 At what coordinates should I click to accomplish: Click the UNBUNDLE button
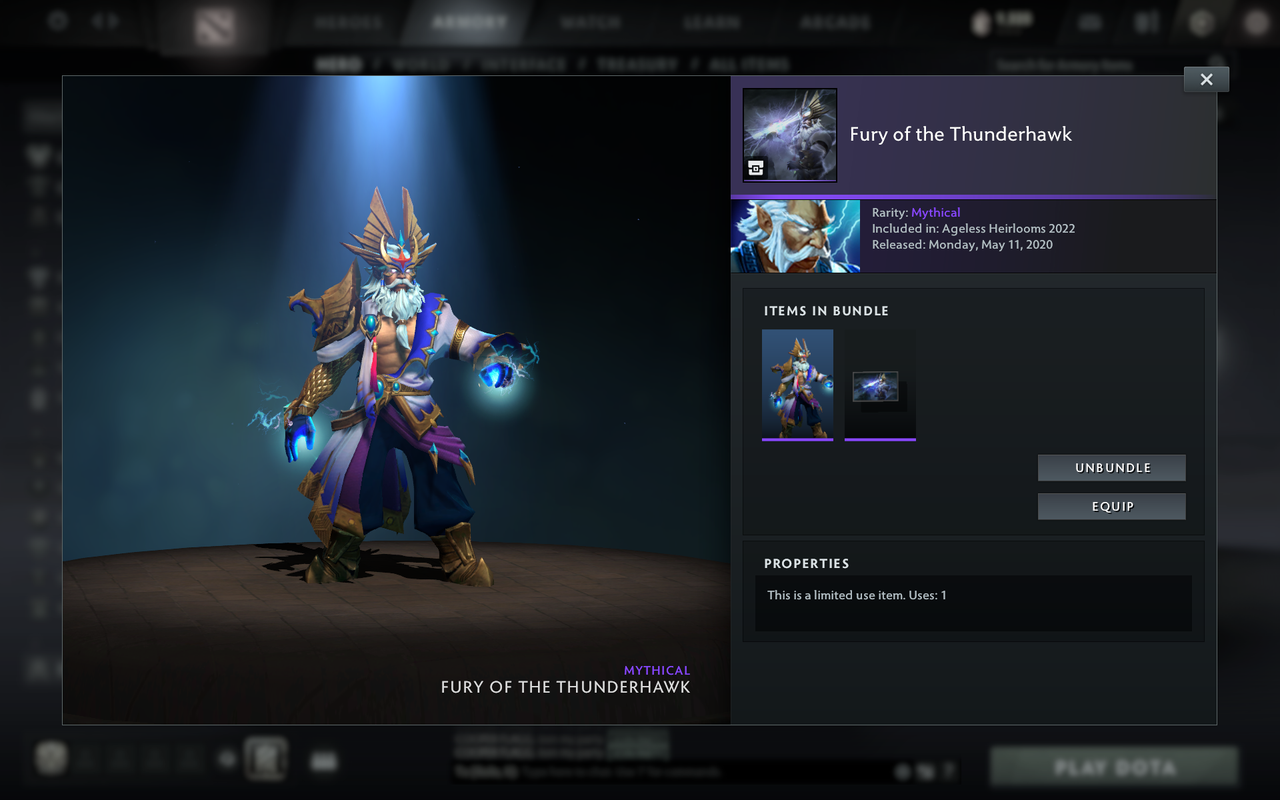point(1111,467)
